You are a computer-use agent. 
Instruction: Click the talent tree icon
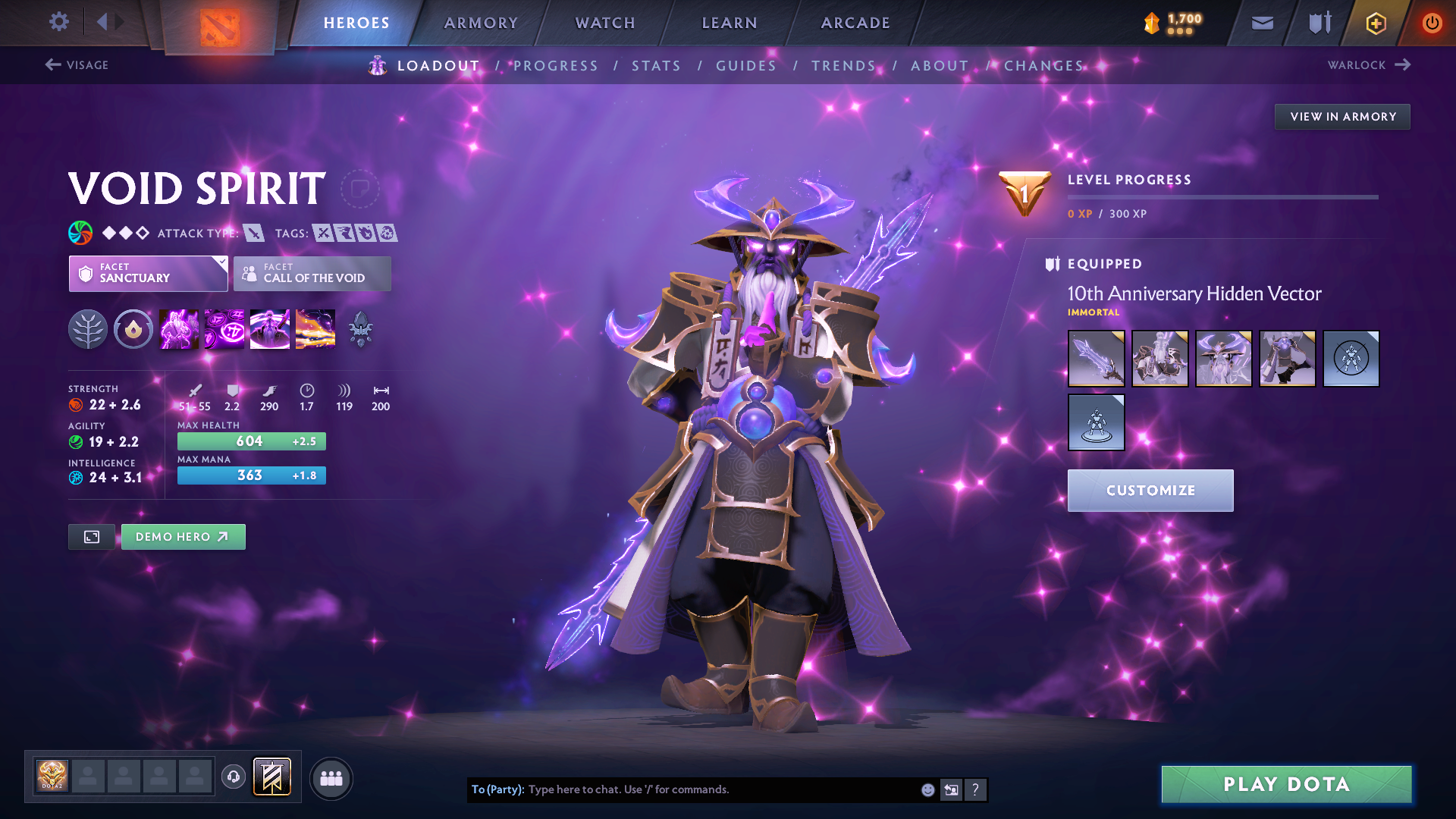click(88, 328)
